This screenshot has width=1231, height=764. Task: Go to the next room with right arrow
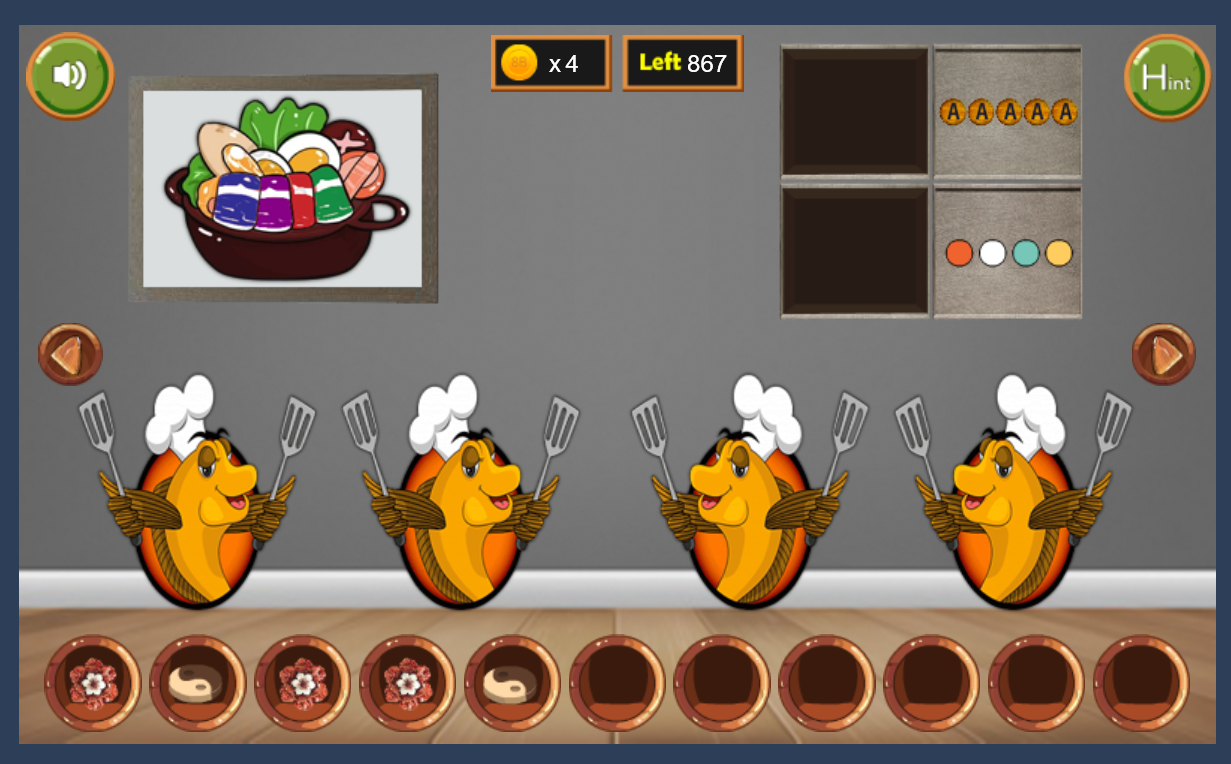pyautogui.click(x=1163, y=354)
